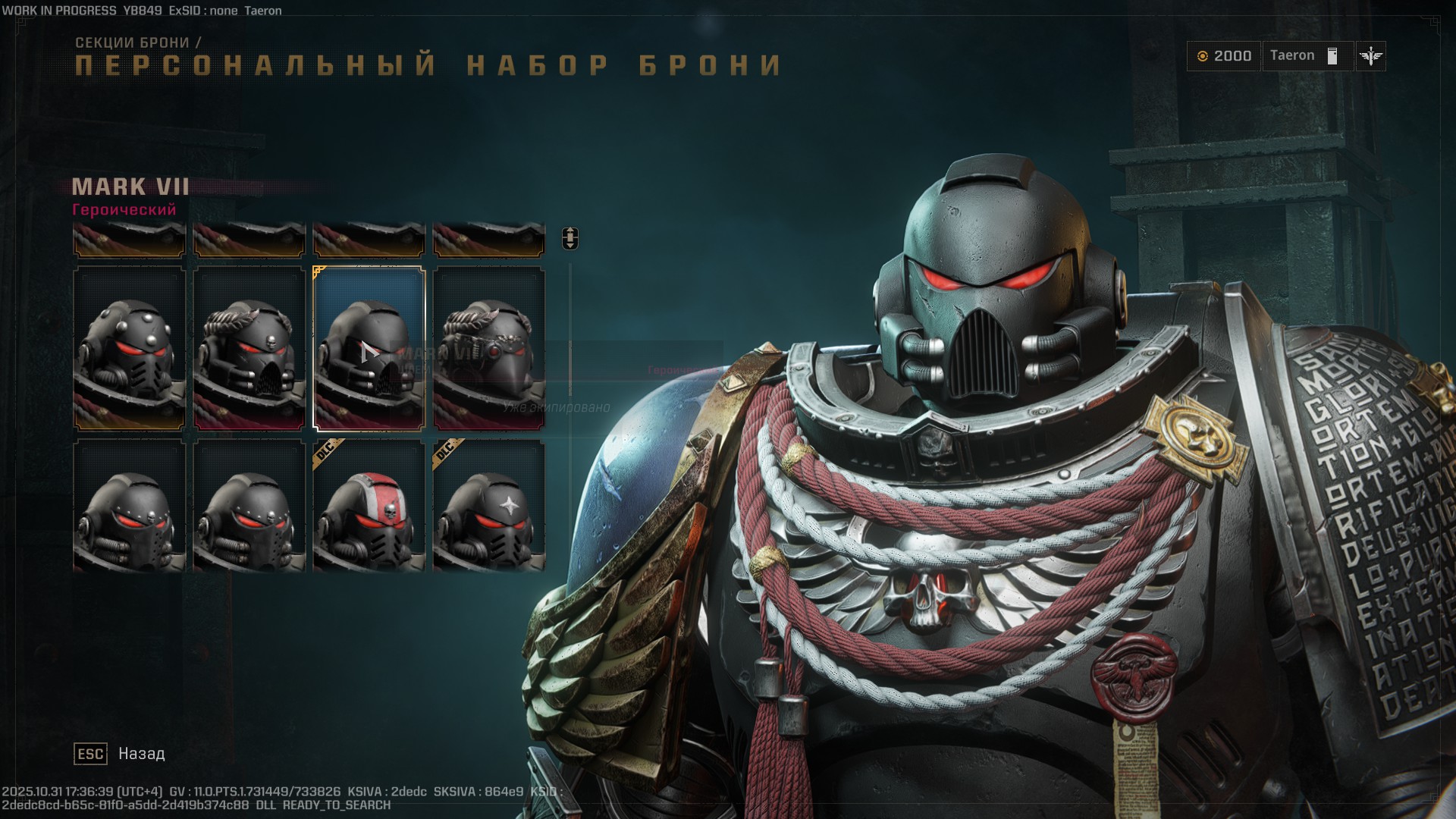Click the mouse-wheel scroll indicator icon
The image size is (1456, 819).
(570, 237)
